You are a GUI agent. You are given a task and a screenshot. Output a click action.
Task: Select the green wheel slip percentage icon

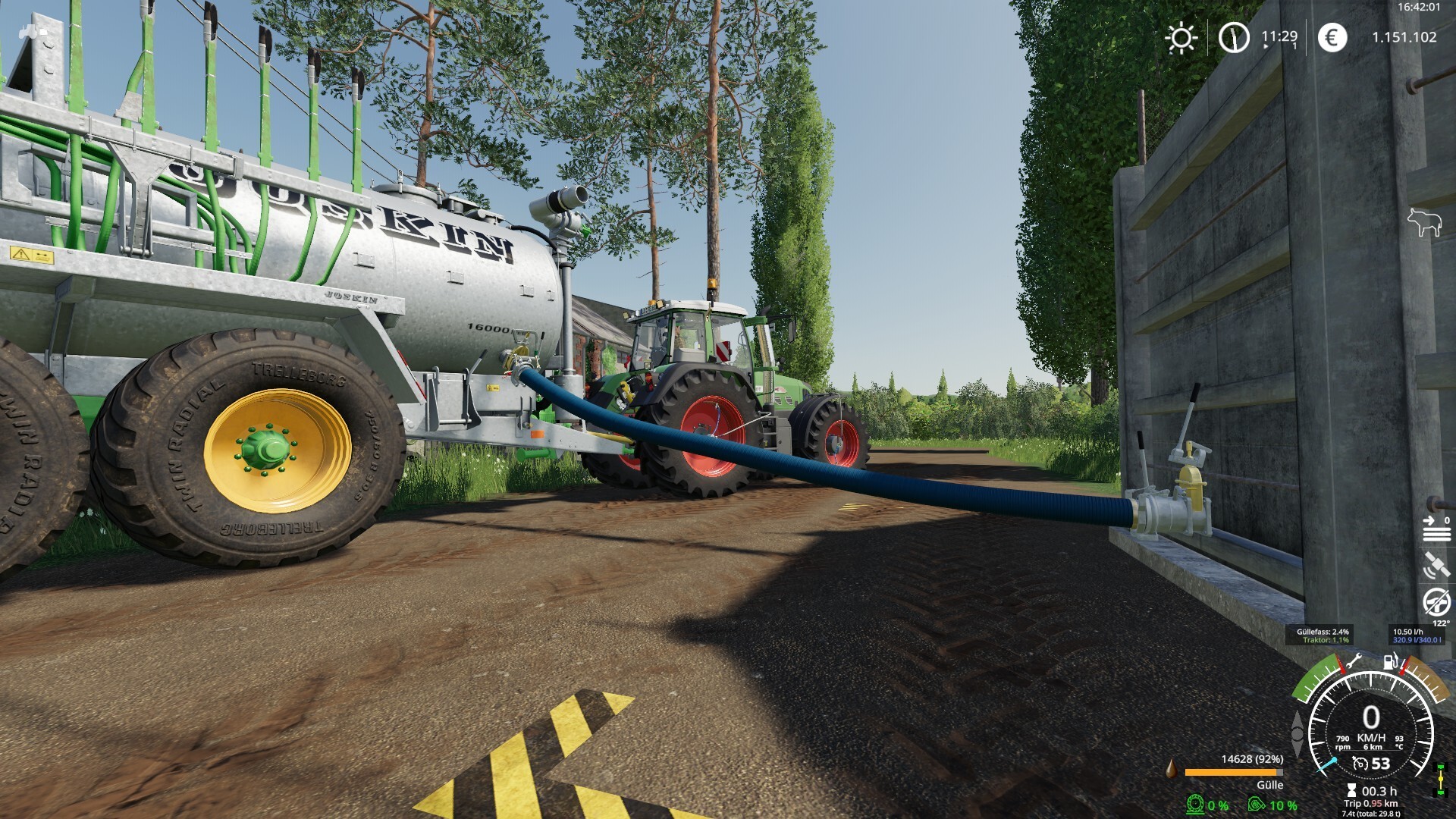click(x=1196, y=804)
